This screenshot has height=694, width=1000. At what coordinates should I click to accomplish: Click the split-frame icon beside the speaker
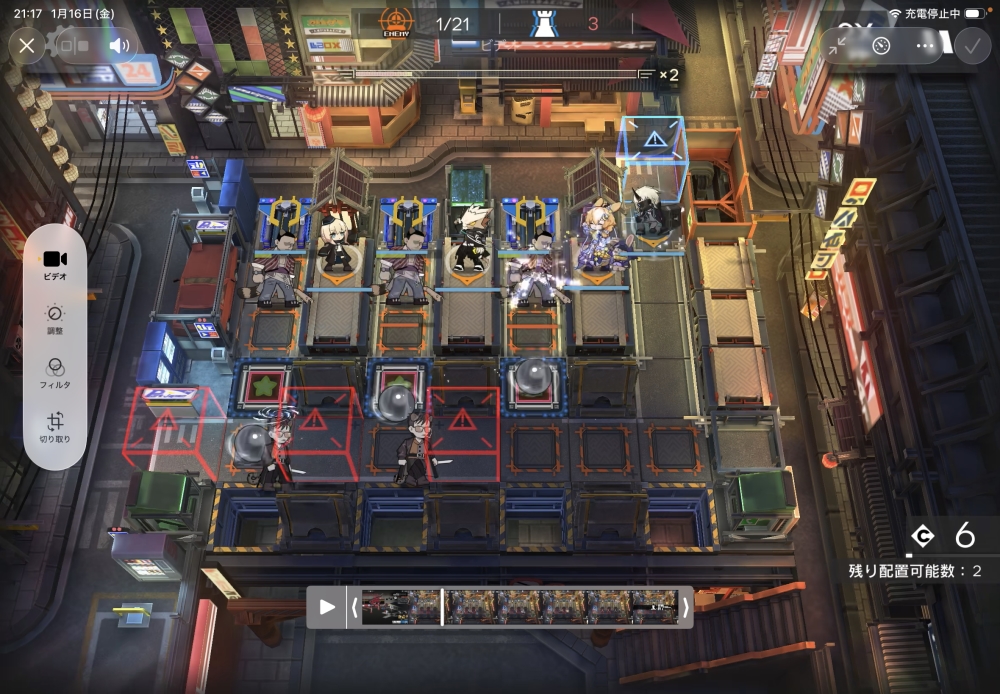click(x=72, y=45)
